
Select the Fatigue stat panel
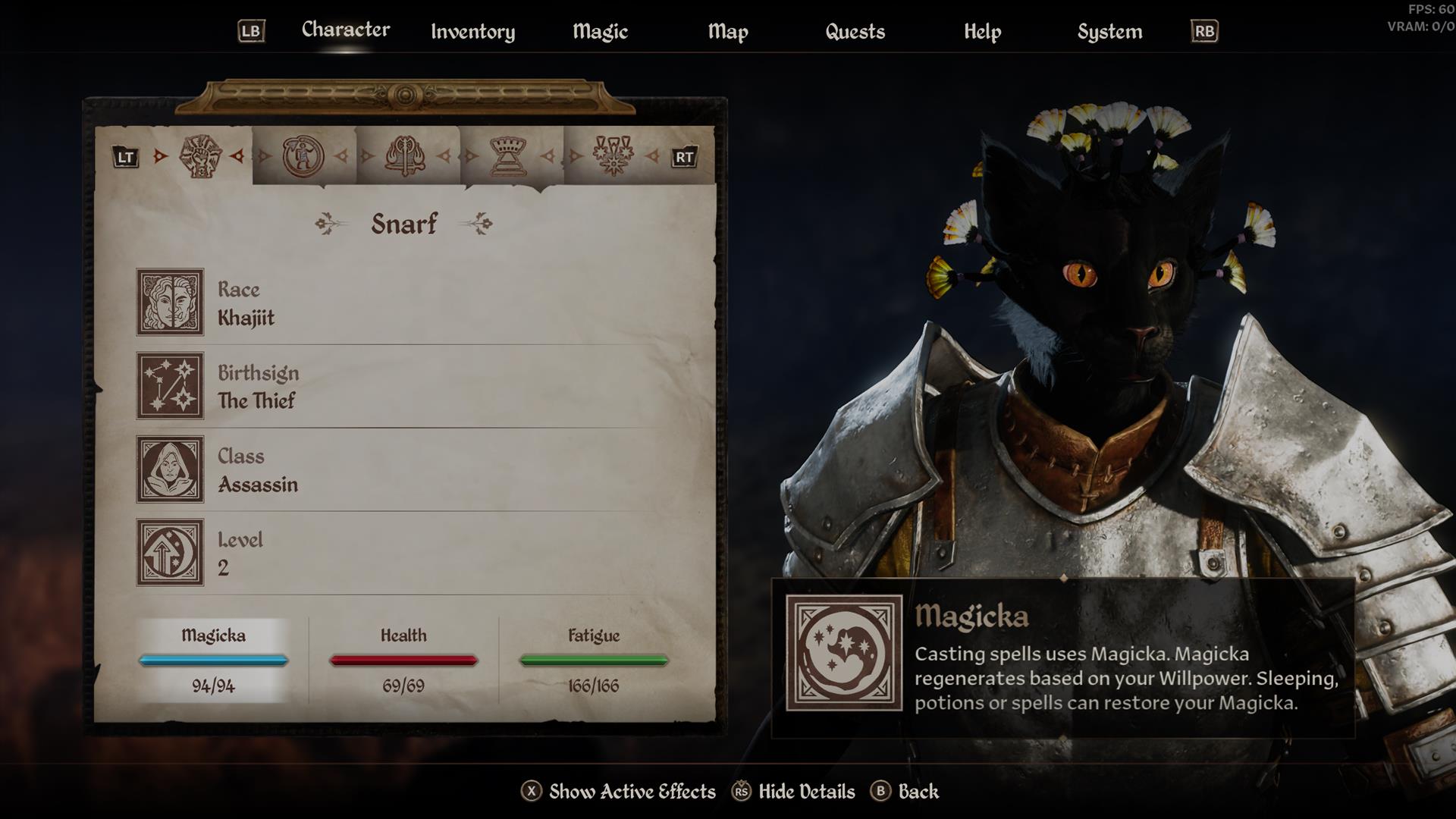[x=594, y=660]
